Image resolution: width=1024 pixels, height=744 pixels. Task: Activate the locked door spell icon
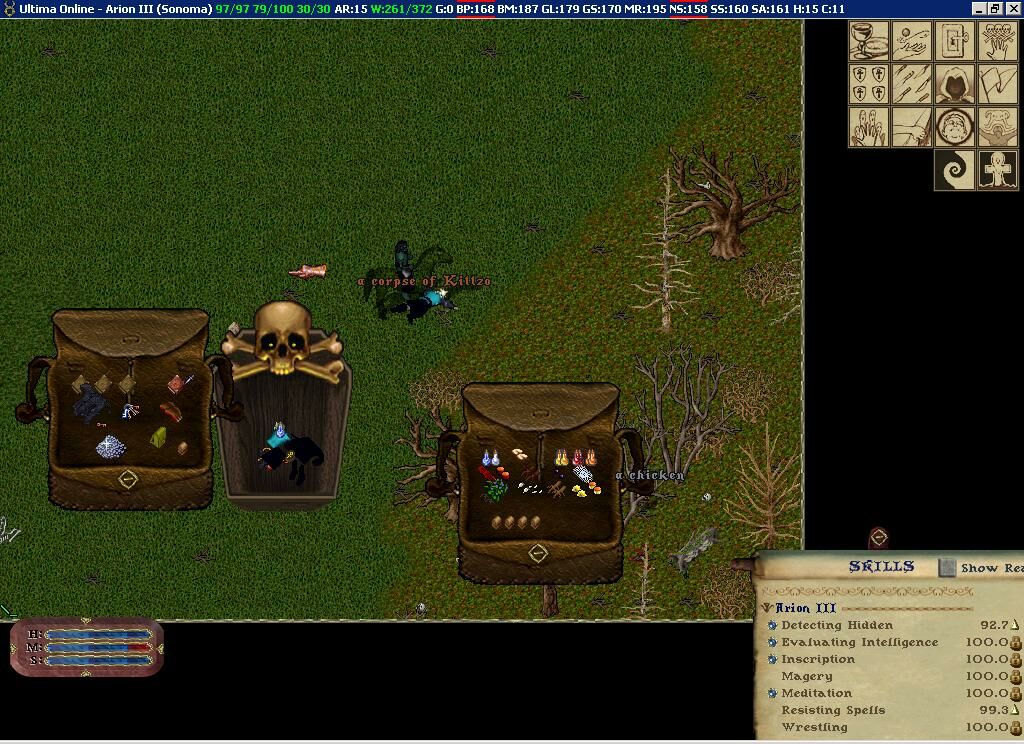[x=955, y=42]
